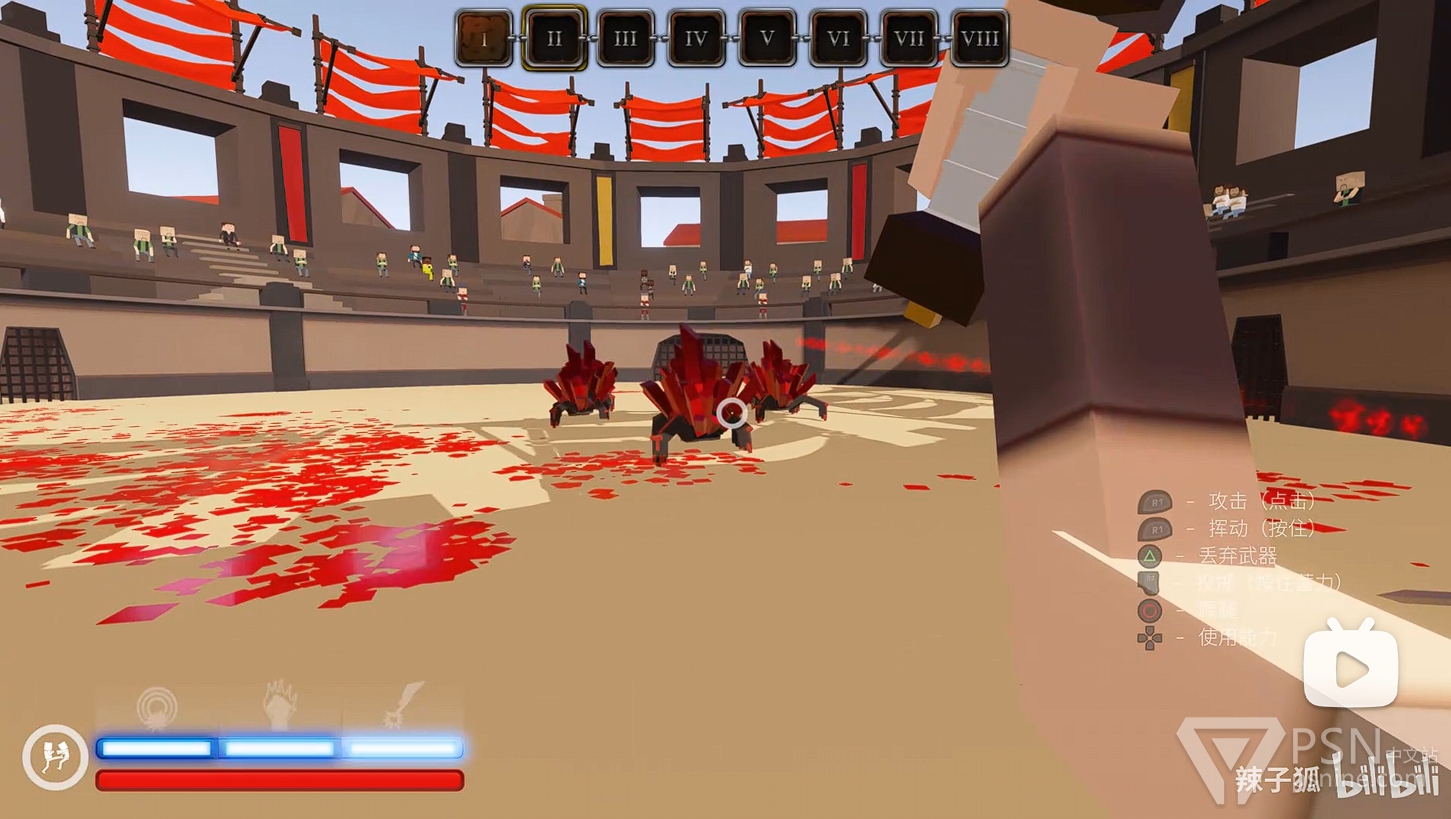The height and width of the screenshot is (819, 1451).
Task: Activate the concentric rings shockwave ability
Action: [157, 706]
